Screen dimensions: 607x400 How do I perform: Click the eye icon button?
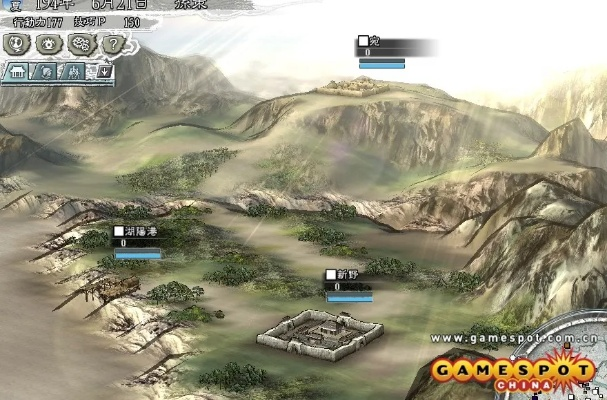click(47, 45)
